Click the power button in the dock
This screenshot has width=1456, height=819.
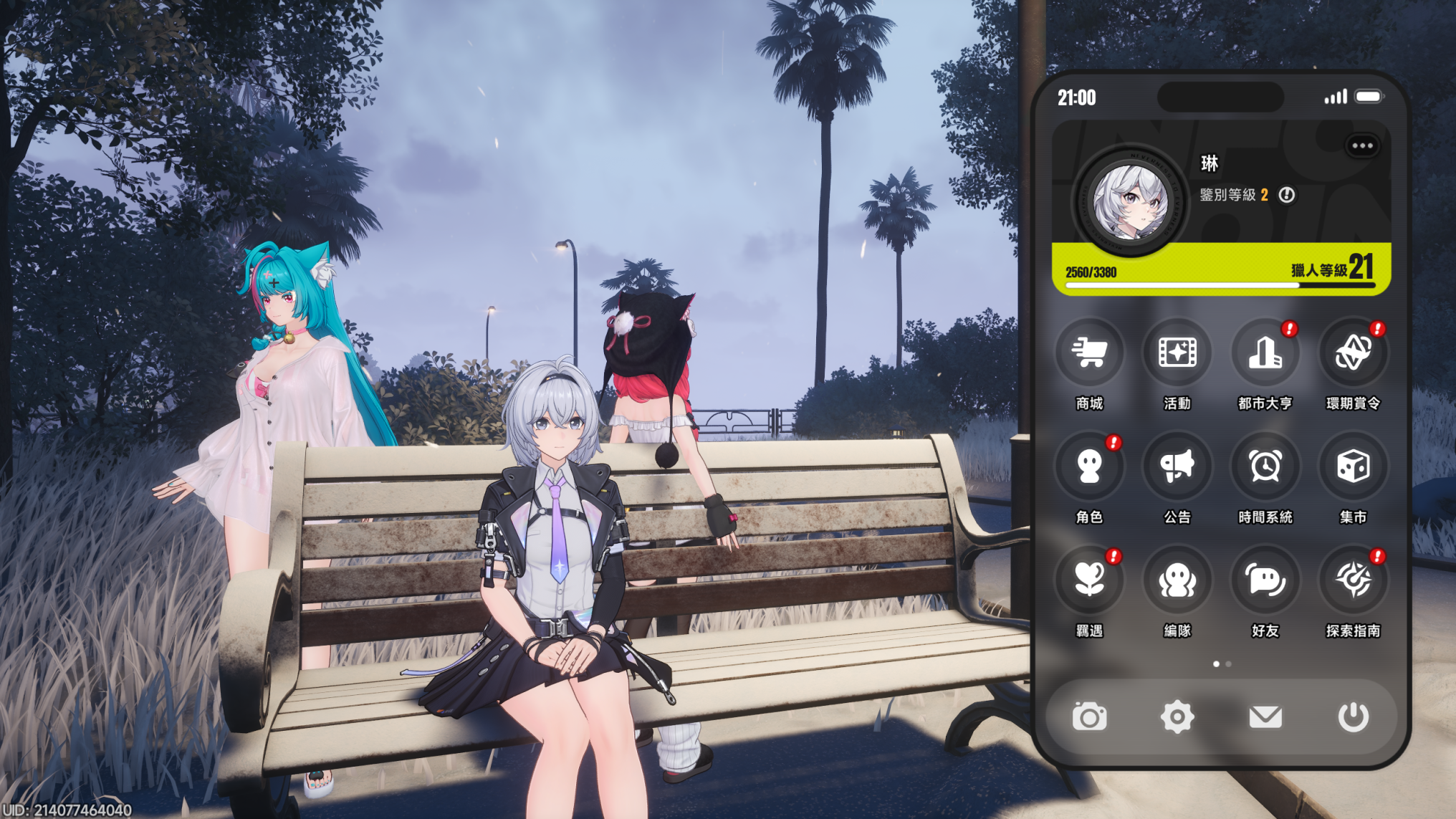click(1353, 717)
